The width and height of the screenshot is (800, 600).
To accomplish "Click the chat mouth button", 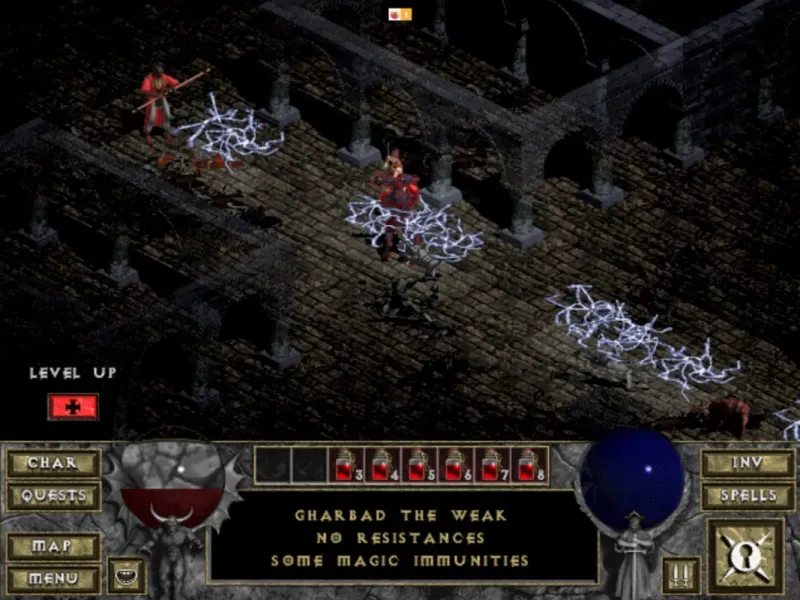I will click(x=127, y=575).
